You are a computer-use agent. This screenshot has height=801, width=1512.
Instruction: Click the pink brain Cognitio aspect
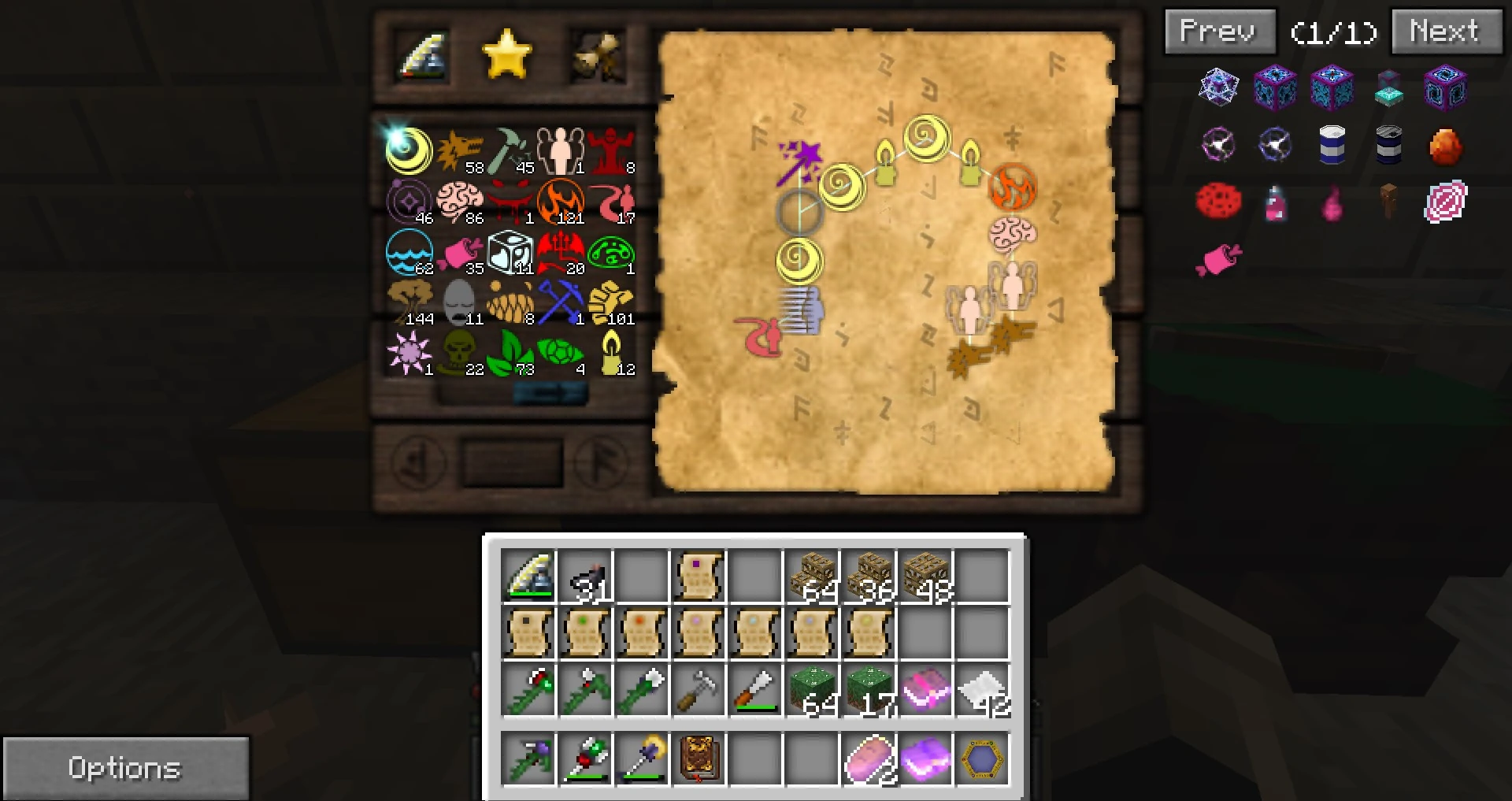pyautogui.click(x=459, y=199)
